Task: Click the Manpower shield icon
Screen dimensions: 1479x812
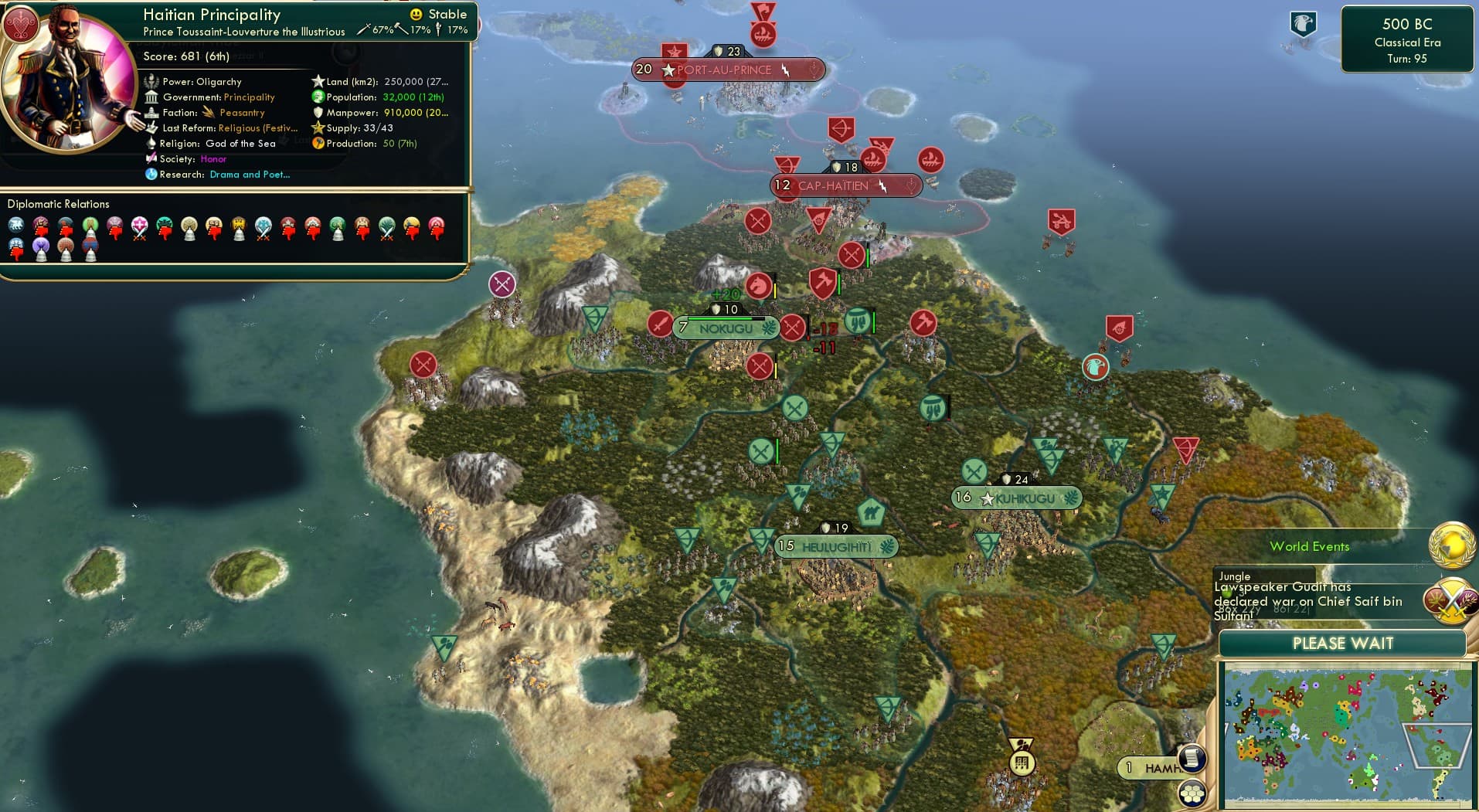Action: 318,113
